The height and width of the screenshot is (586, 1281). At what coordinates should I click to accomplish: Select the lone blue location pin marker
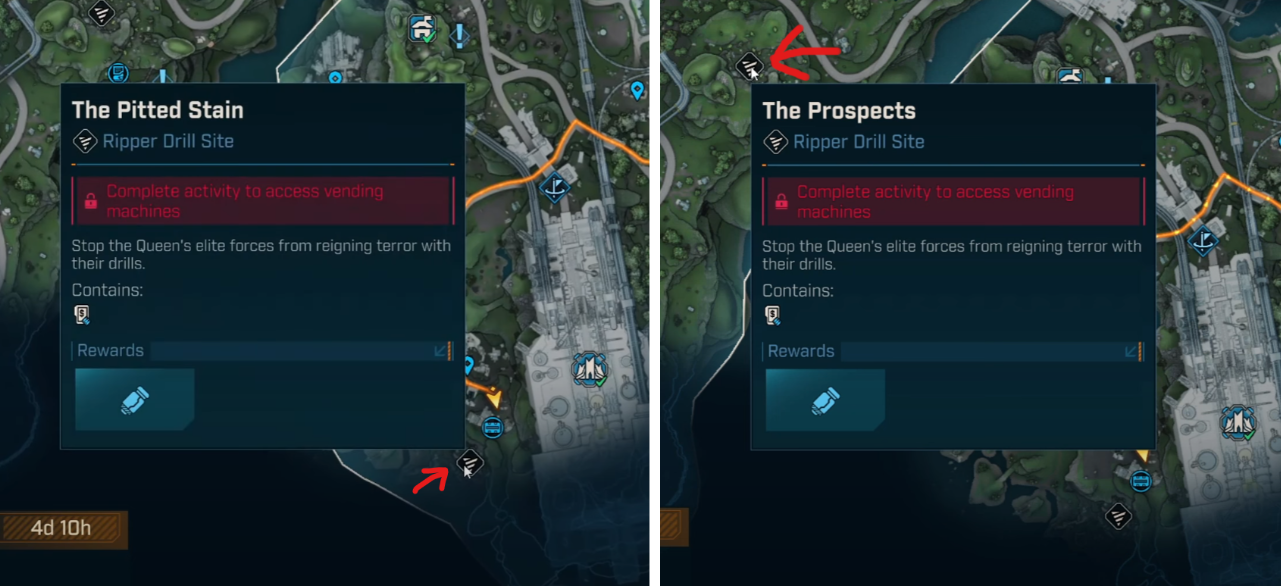tap(637, 92)
